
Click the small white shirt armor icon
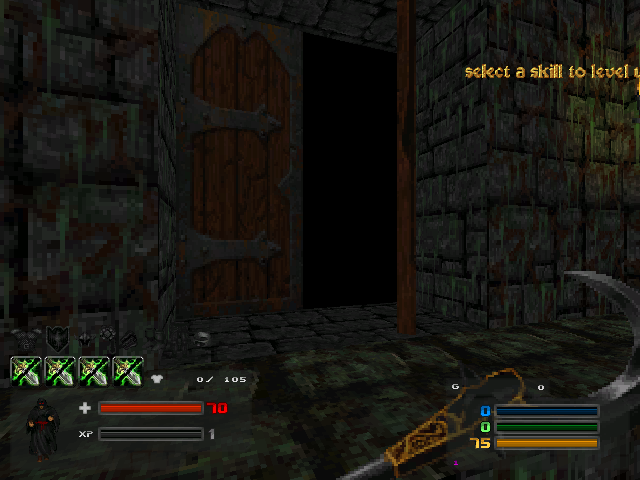[158, 379]
